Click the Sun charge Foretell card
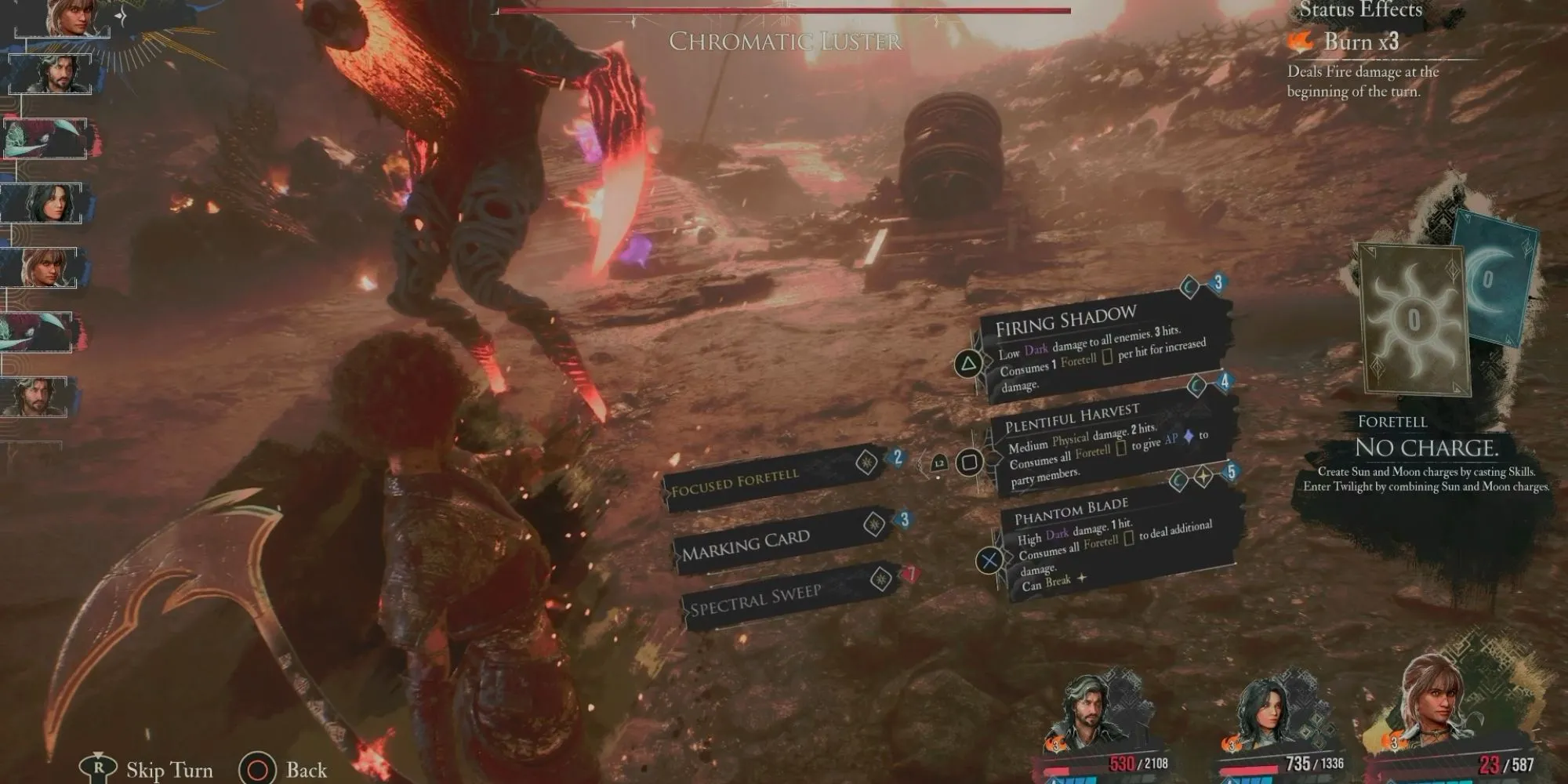The image size is (1568, 784). click(1413, 318)
